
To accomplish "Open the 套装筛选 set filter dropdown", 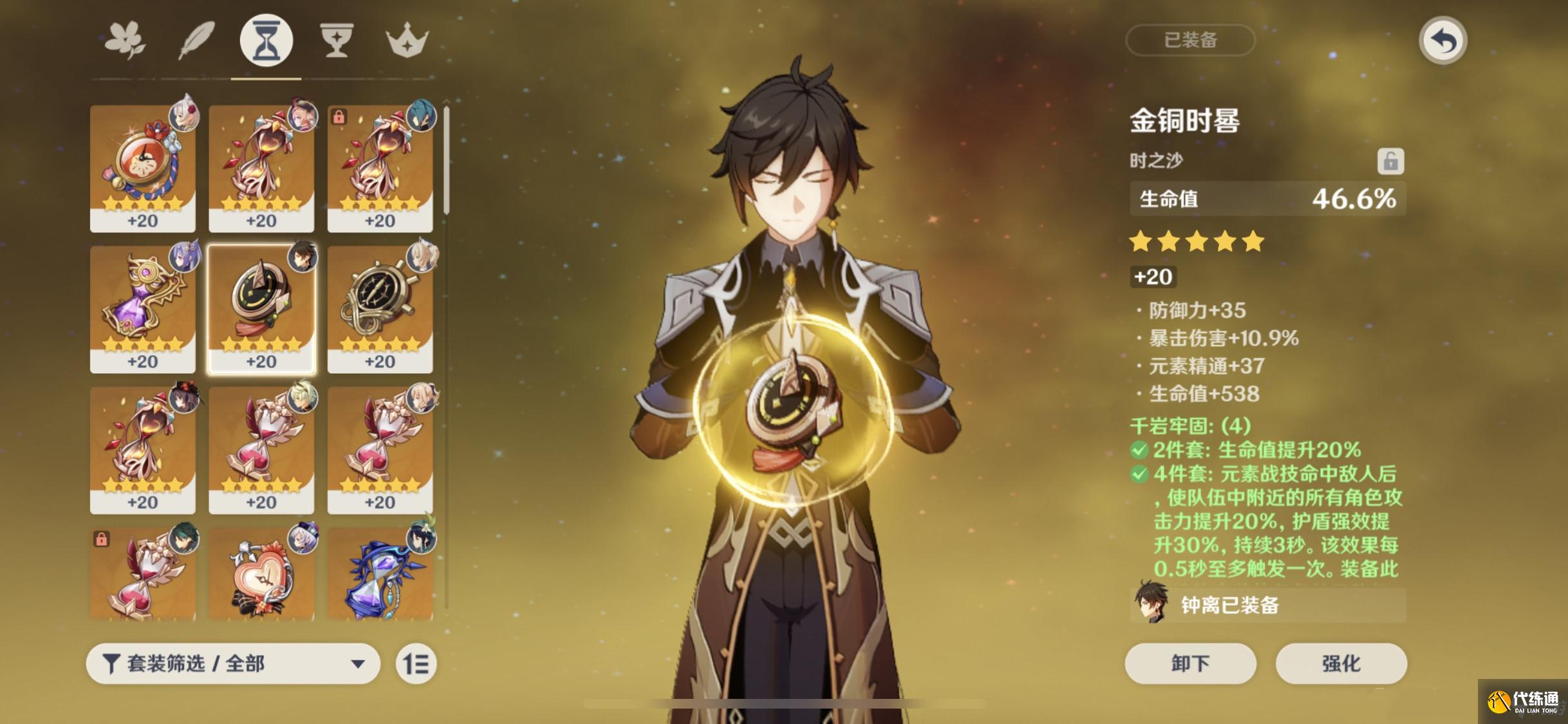I will click(233, 664).
